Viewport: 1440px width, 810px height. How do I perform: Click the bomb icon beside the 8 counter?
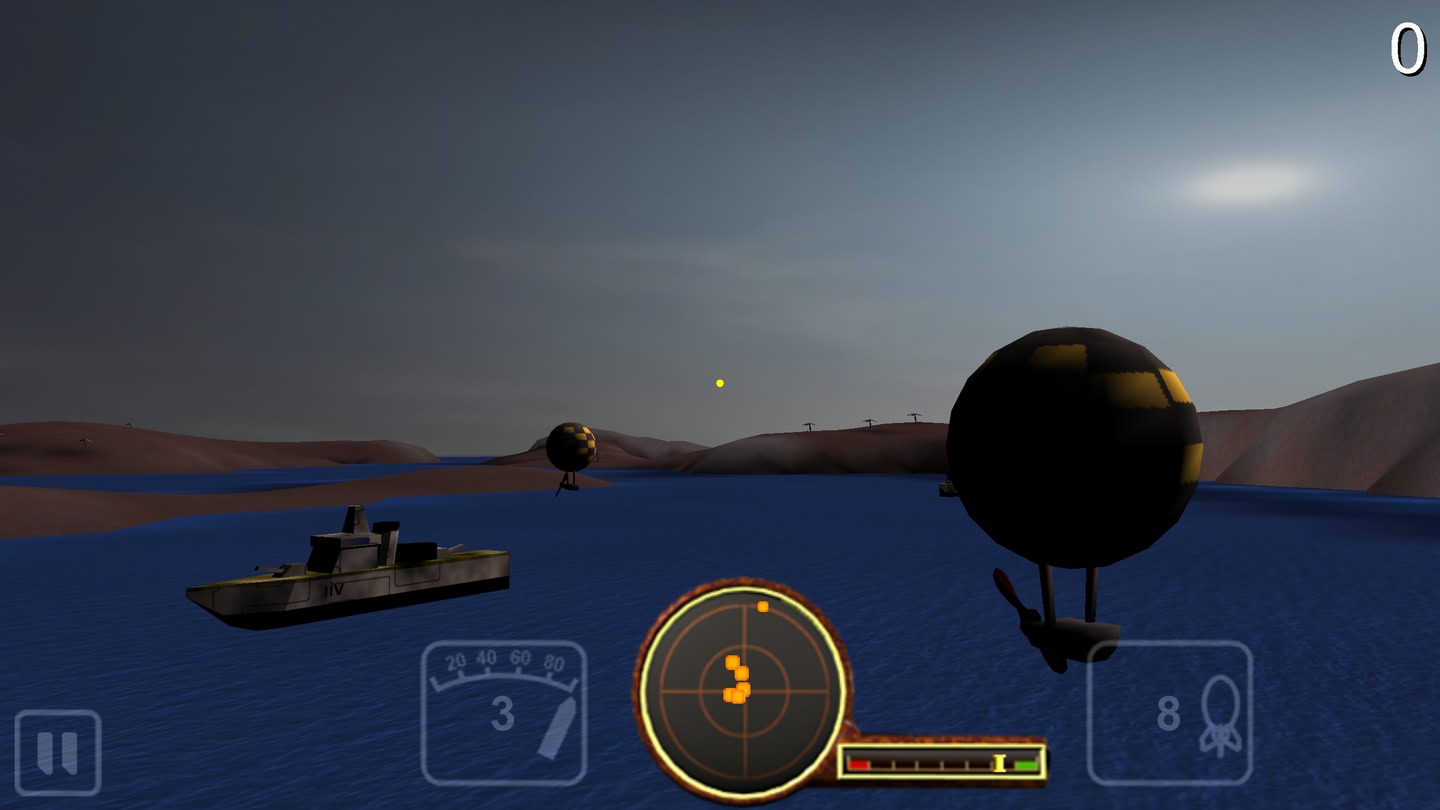pos(1222,712)
